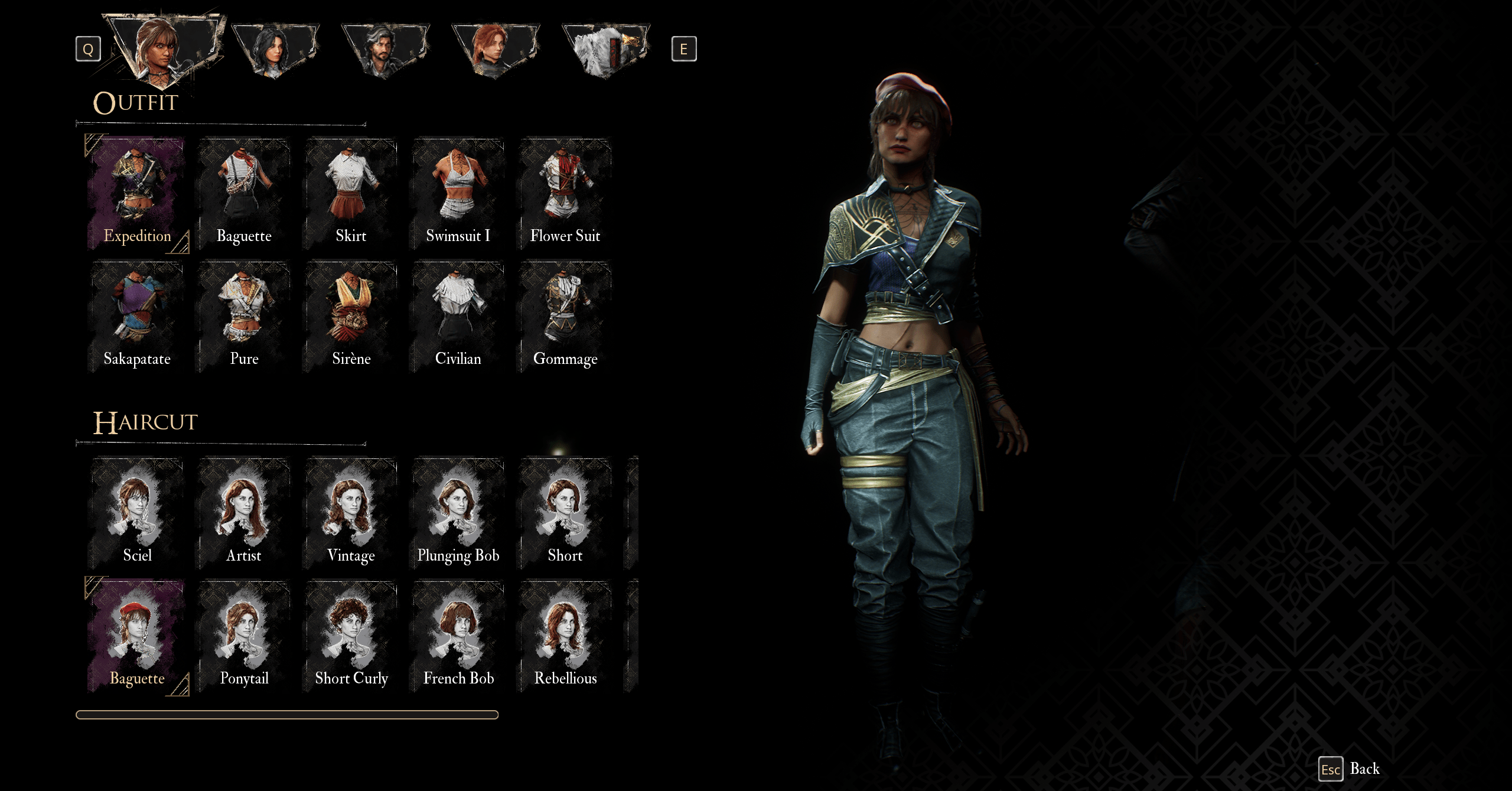The height and width of the screenshot is (791, 1512).
Task: Apply the Vintage haircut
Action: coord(351,513)
